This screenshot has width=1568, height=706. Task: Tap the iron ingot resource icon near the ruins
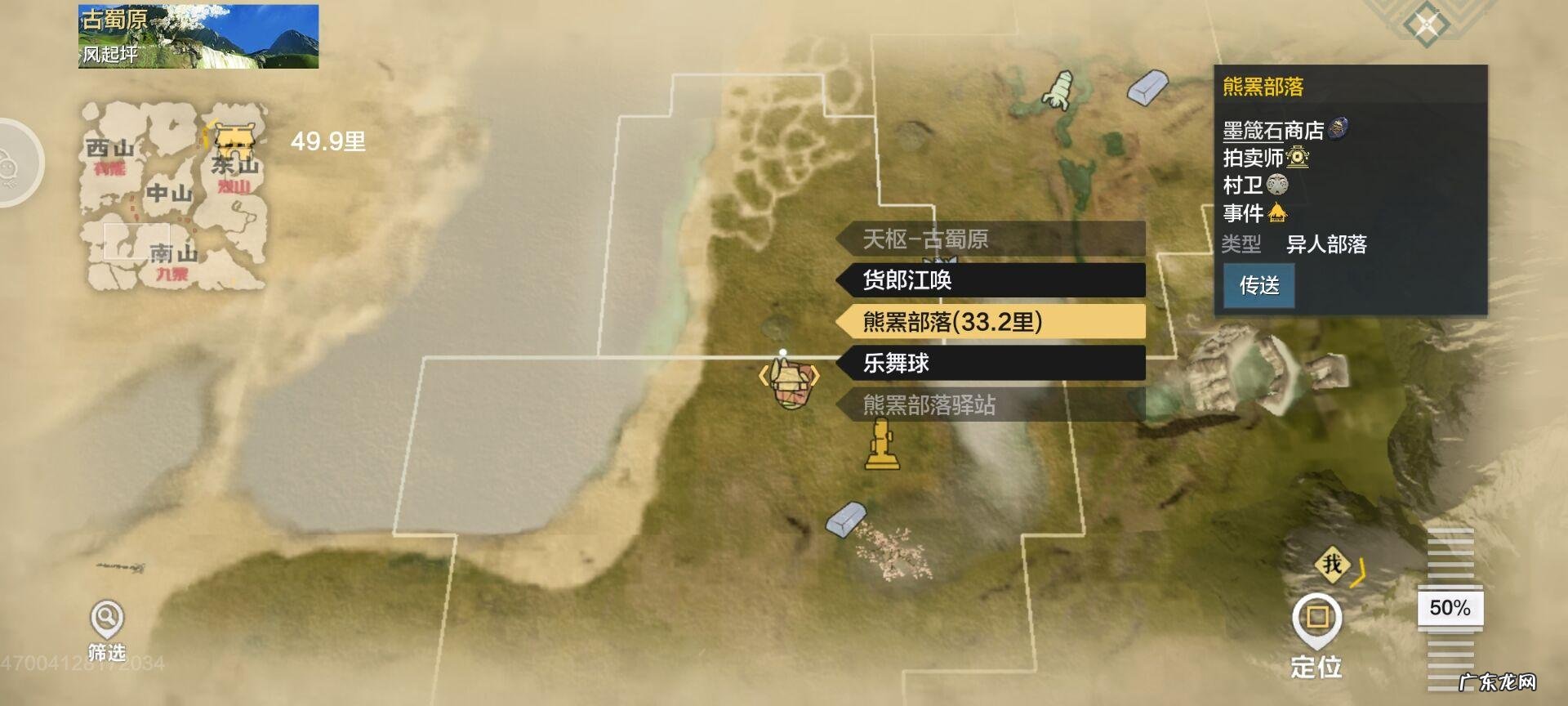click(x=844, y=521)
